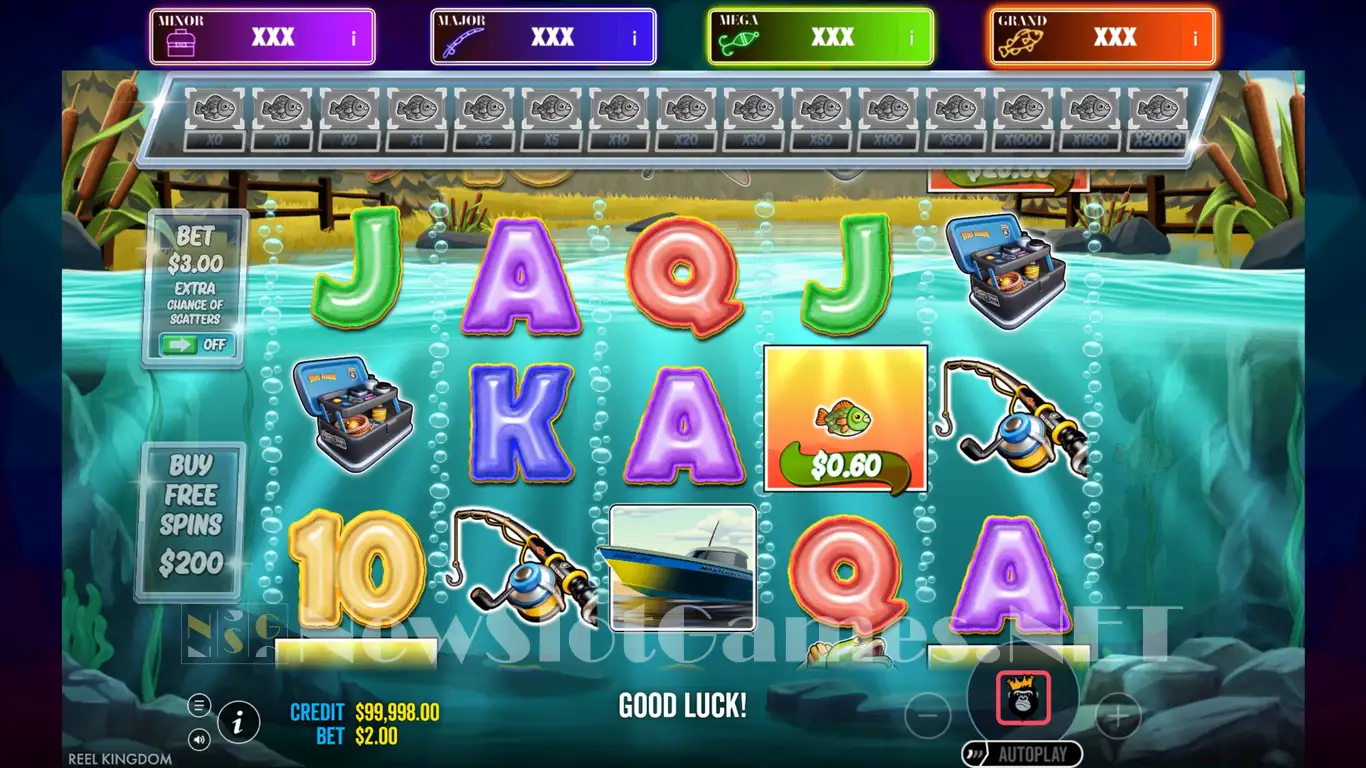
Task: Show Minor jackpot info
Action: tap(353, 39)
